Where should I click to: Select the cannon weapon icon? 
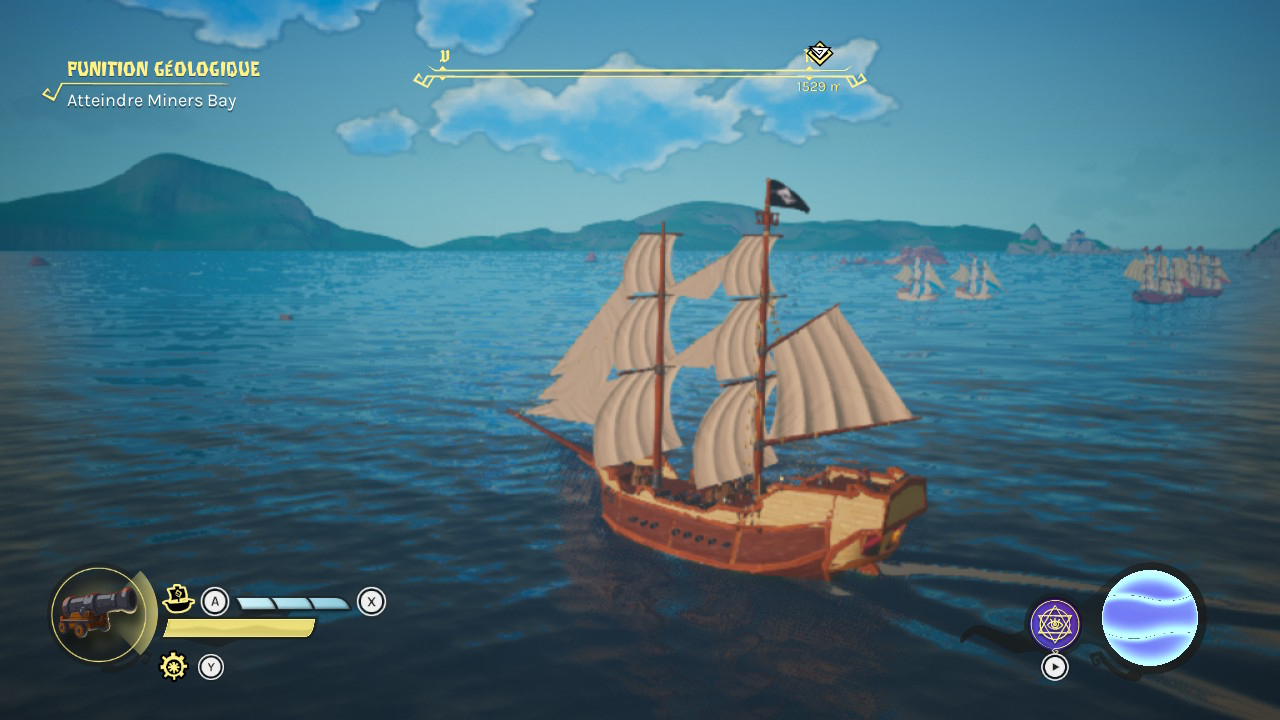coord(98,615)
